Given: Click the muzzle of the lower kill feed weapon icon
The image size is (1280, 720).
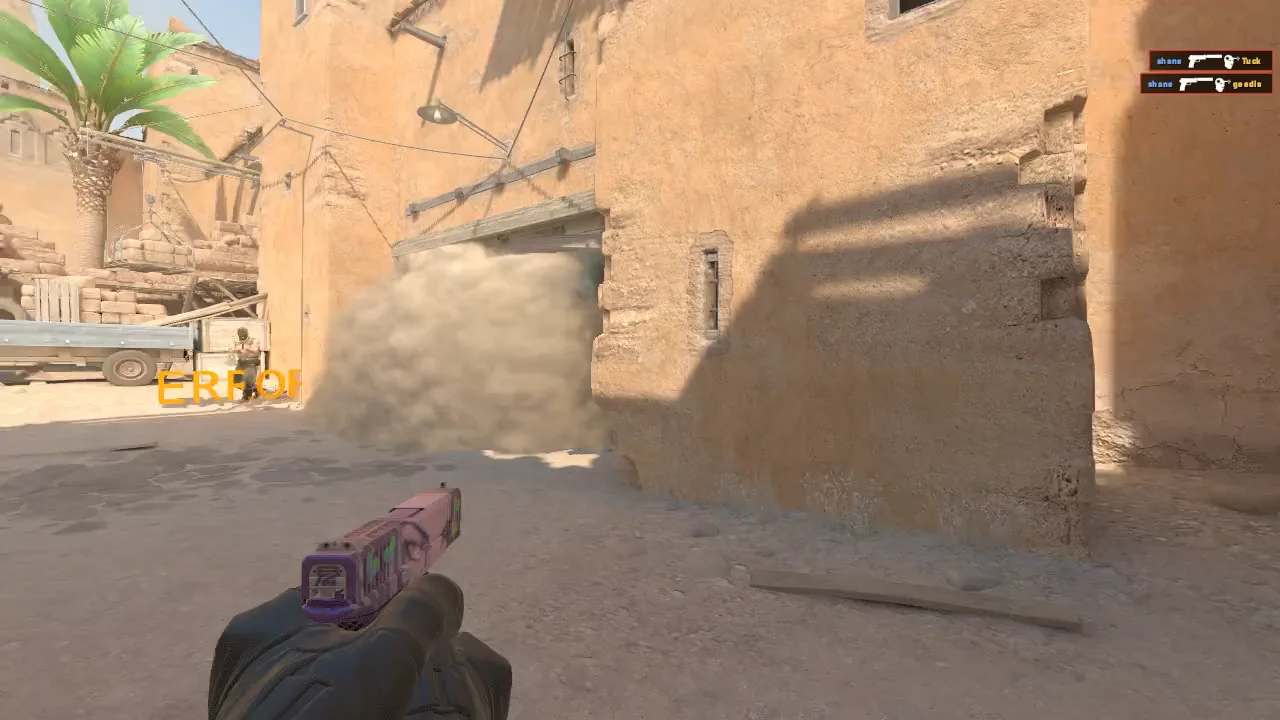Looking at the screenshot, I should pos(1212,79).
